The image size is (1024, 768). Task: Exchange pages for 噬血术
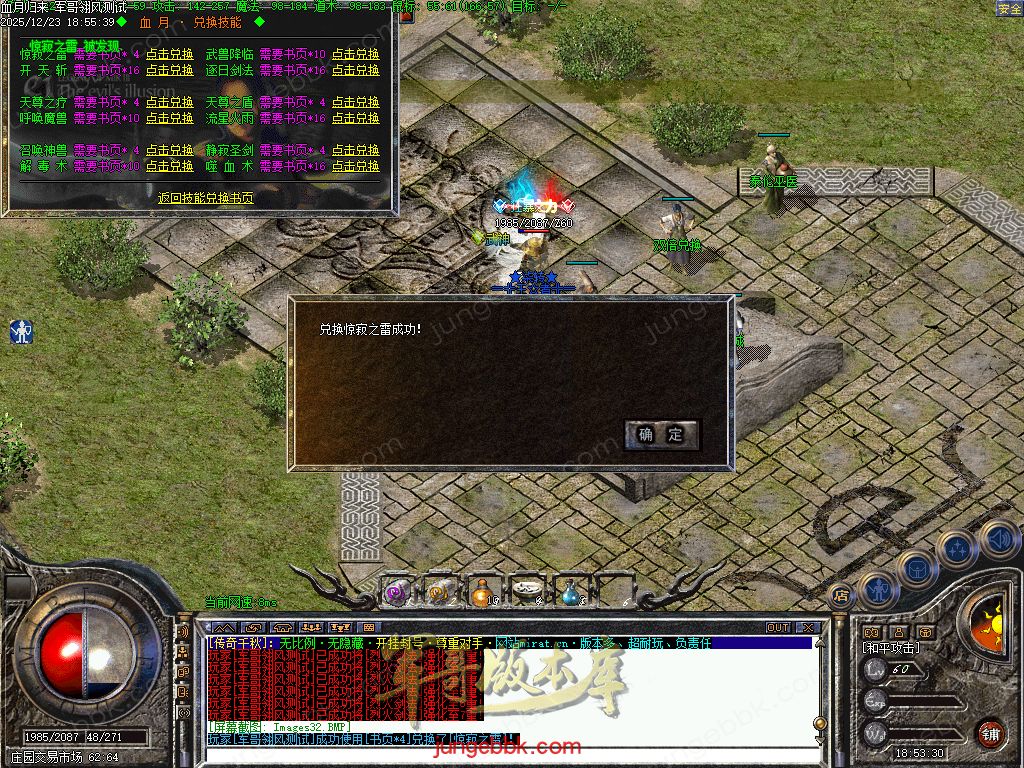356,167
